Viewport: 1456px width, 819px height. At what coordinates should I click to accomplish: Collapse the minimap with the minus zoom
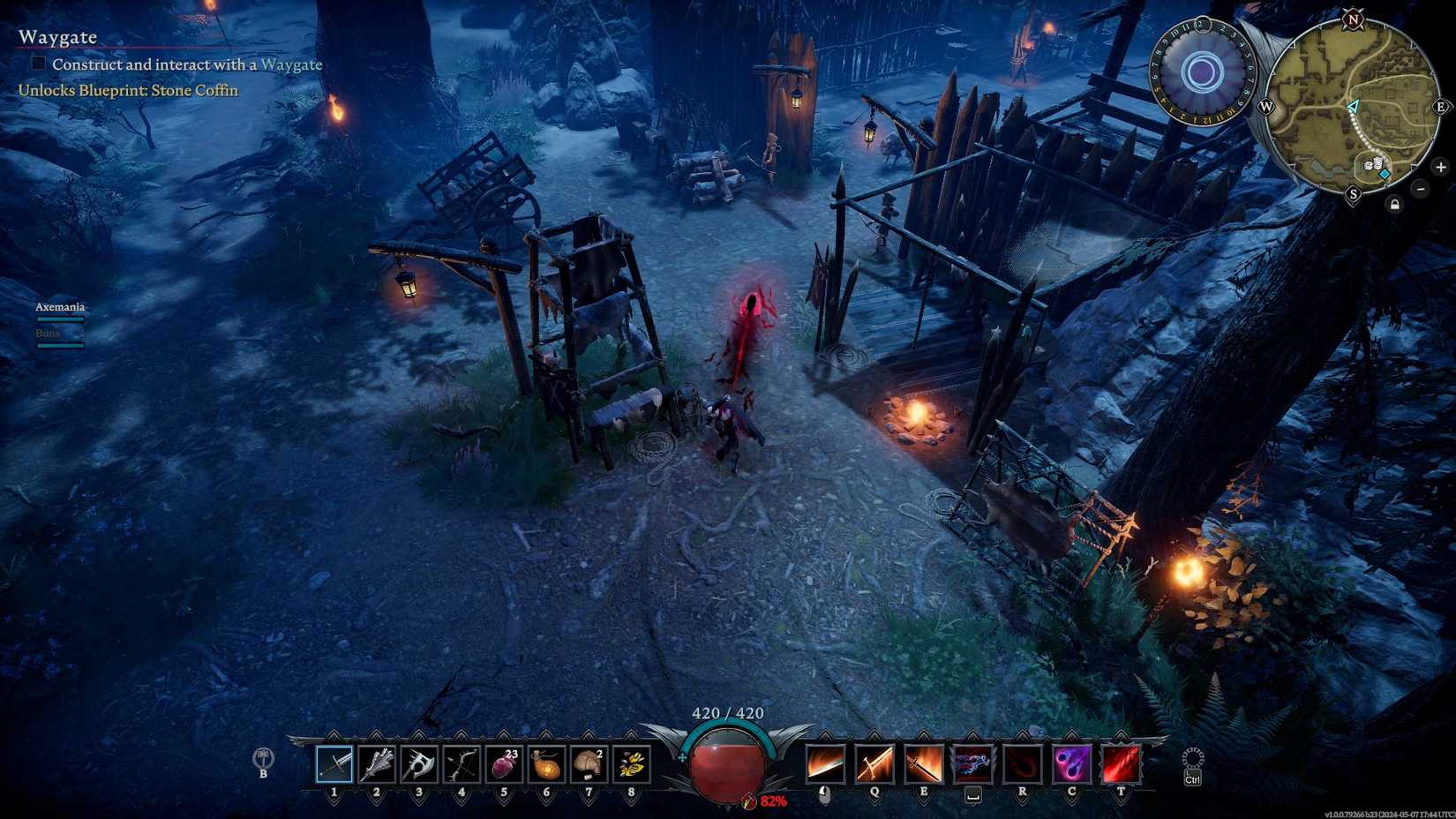1421,188
